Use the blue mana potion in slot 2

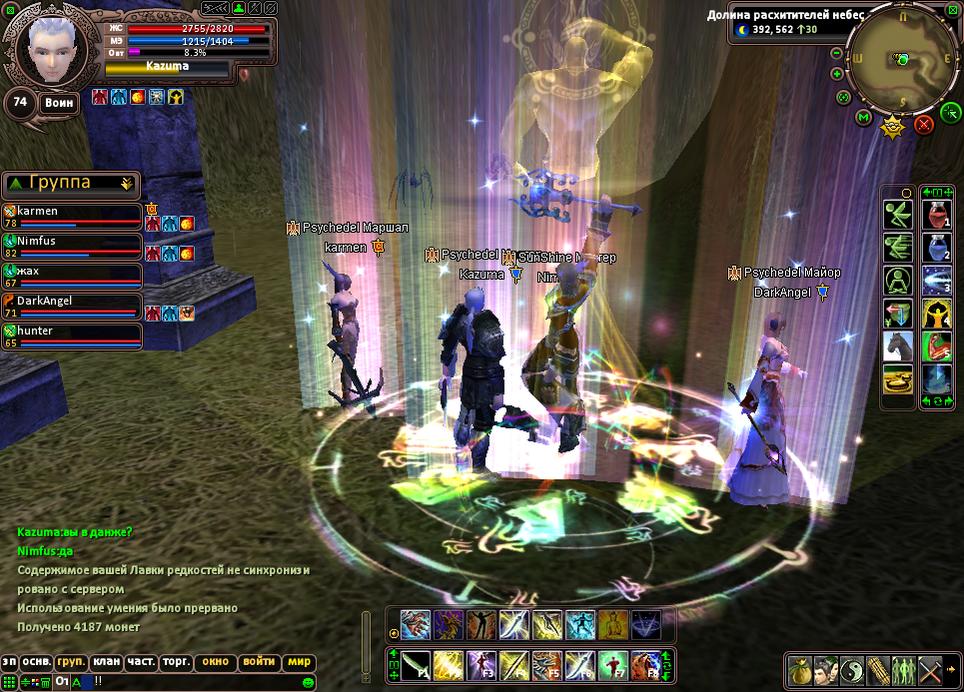click(x=937, y=247)
